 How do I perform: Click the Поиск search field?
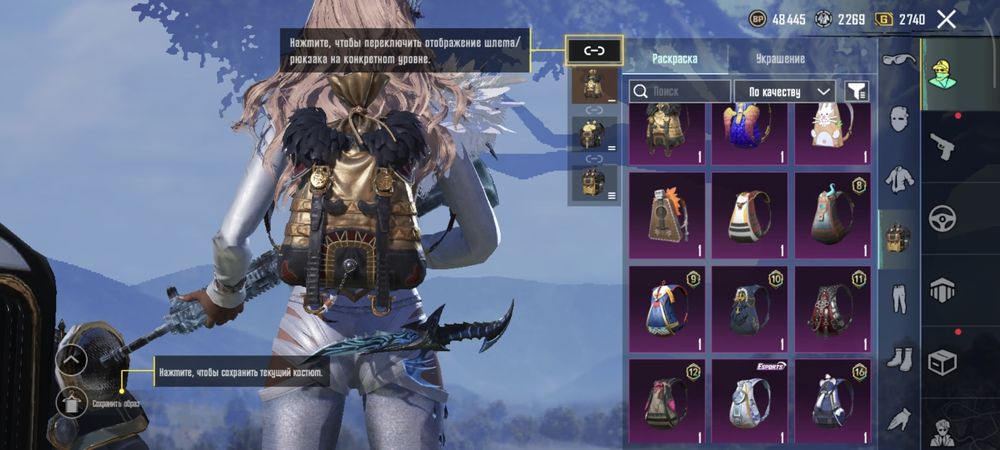coord(680,91)
